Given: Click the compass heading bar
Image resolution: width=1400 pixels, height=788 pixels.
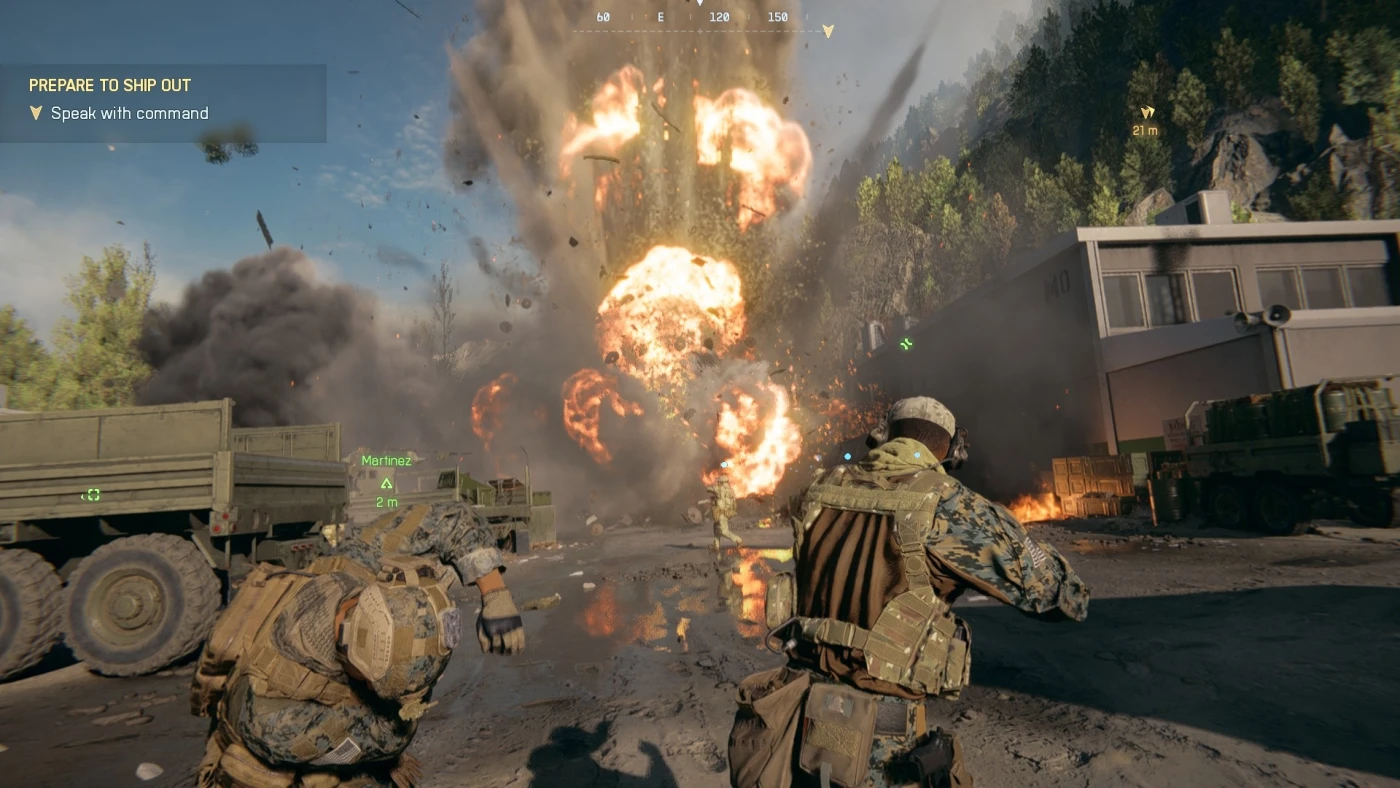Looking at the screenshot, I should 700,18.
